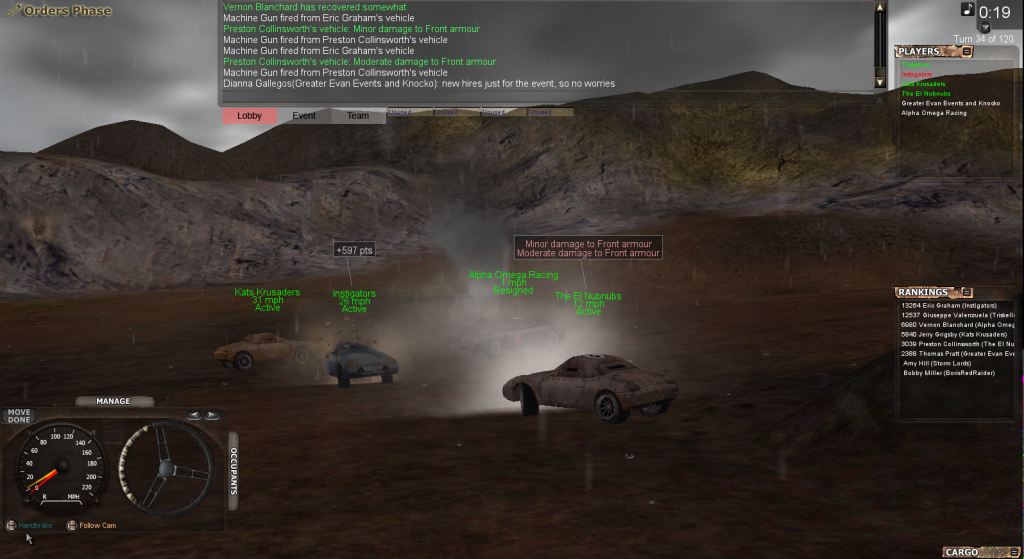This screenshot has height=559, width=1024.
Task: Toggle the Handbrake
Action: (11, 525)
